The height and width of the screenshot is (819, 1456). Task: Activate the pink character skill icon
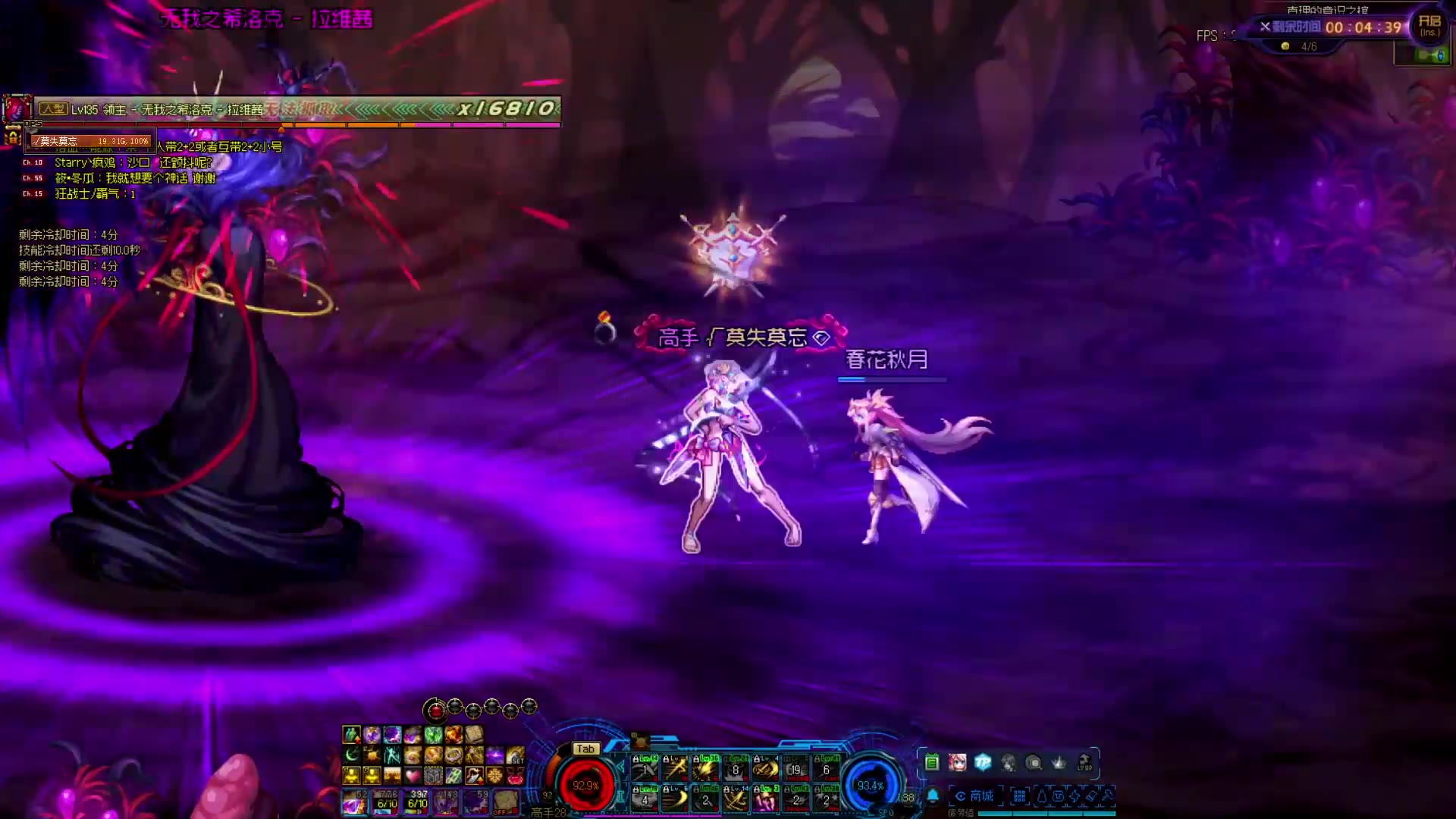click(766, 799)
